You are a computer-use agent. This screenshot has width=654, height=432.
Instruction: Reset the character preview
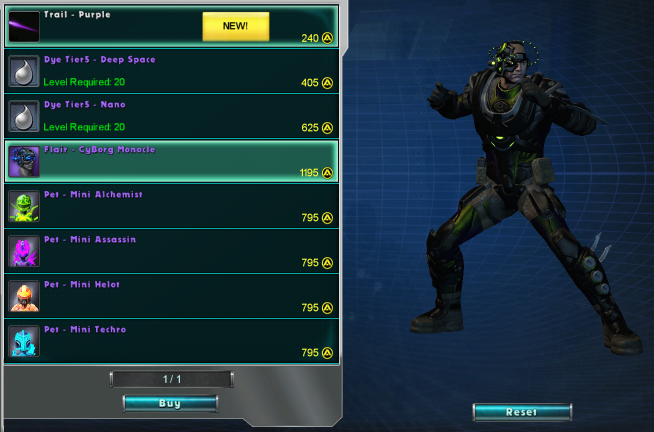point(522,412)
